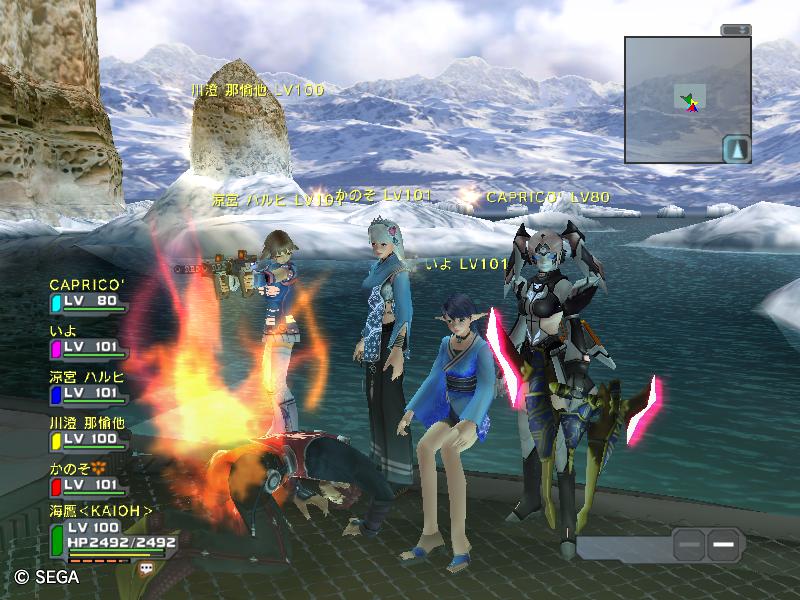Select party member 川澄 那愉他 in the list
Screen dimensions: 800x600
coord(88,431)
